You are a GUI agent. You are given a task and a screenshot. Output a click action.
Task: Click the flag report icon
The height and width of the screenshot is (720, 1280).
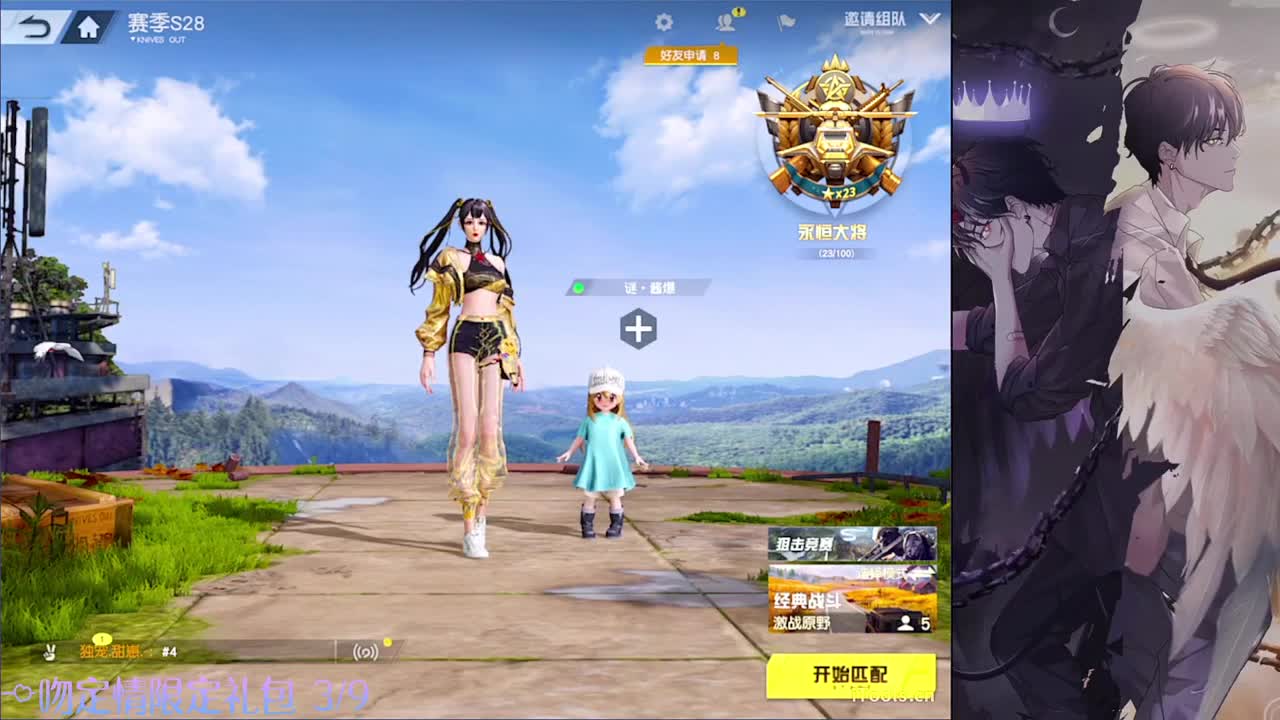(787, 22)
